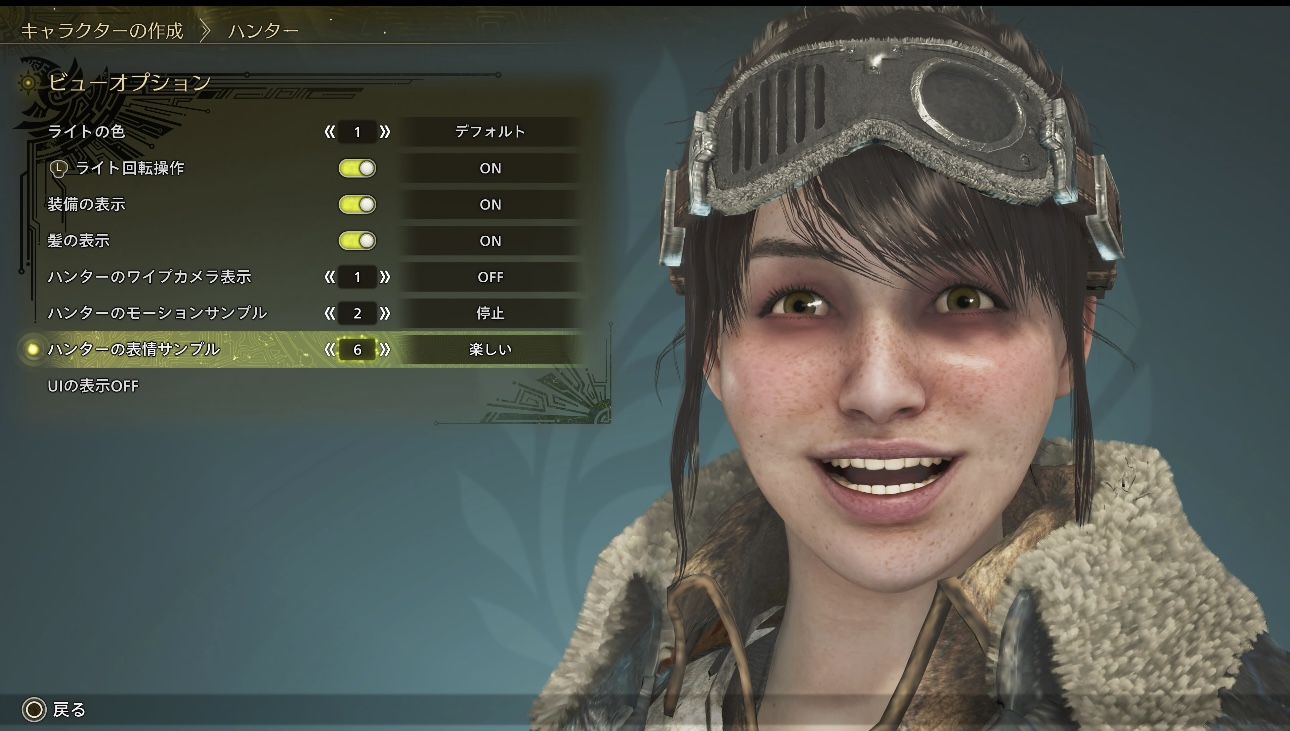The image size is (1290, 731).
Task: Click right arrow for ライトの色
Action: [x=385, y=132]
